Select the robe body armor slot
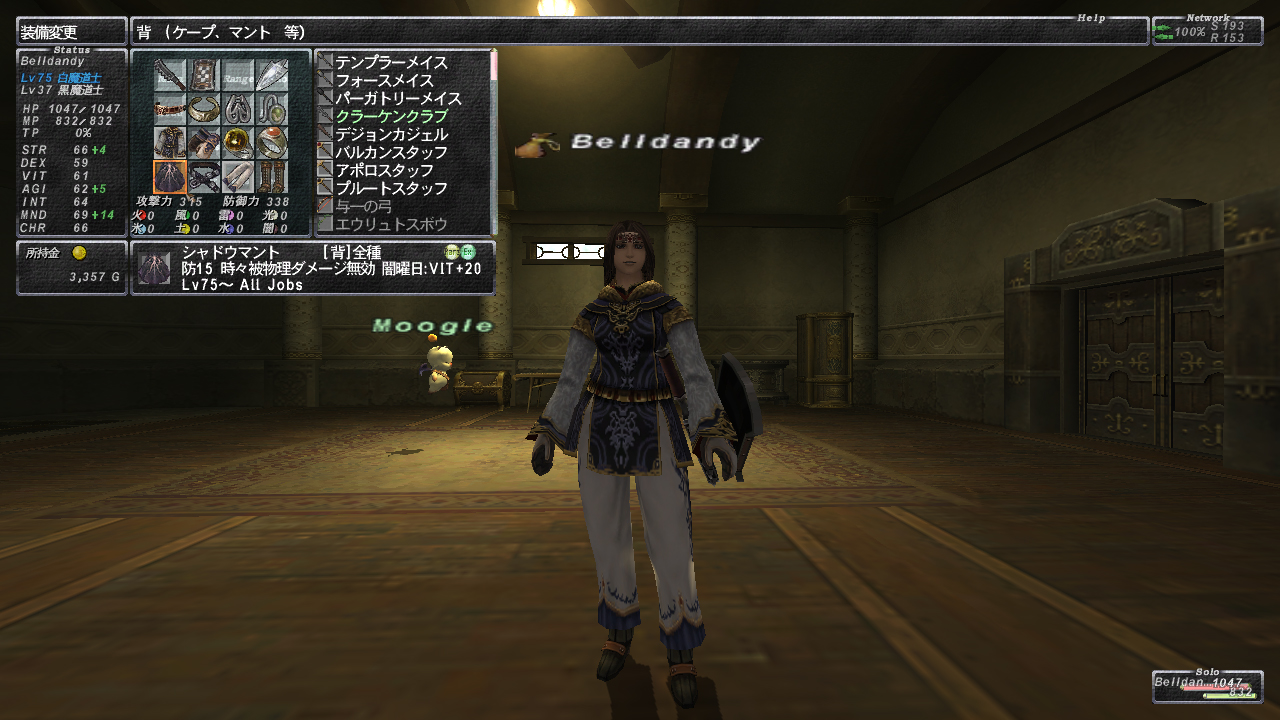 tap(170, 143)
